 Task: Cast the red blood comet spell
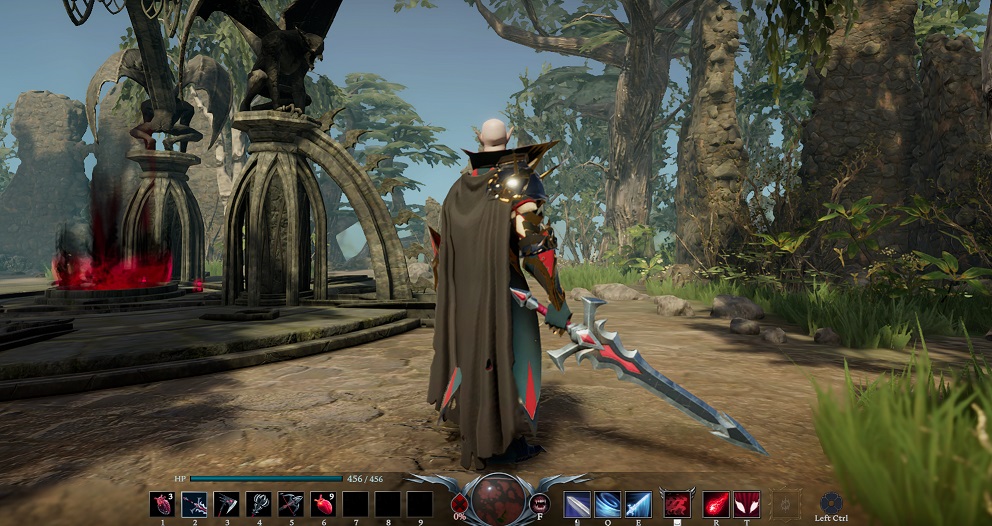716,504
